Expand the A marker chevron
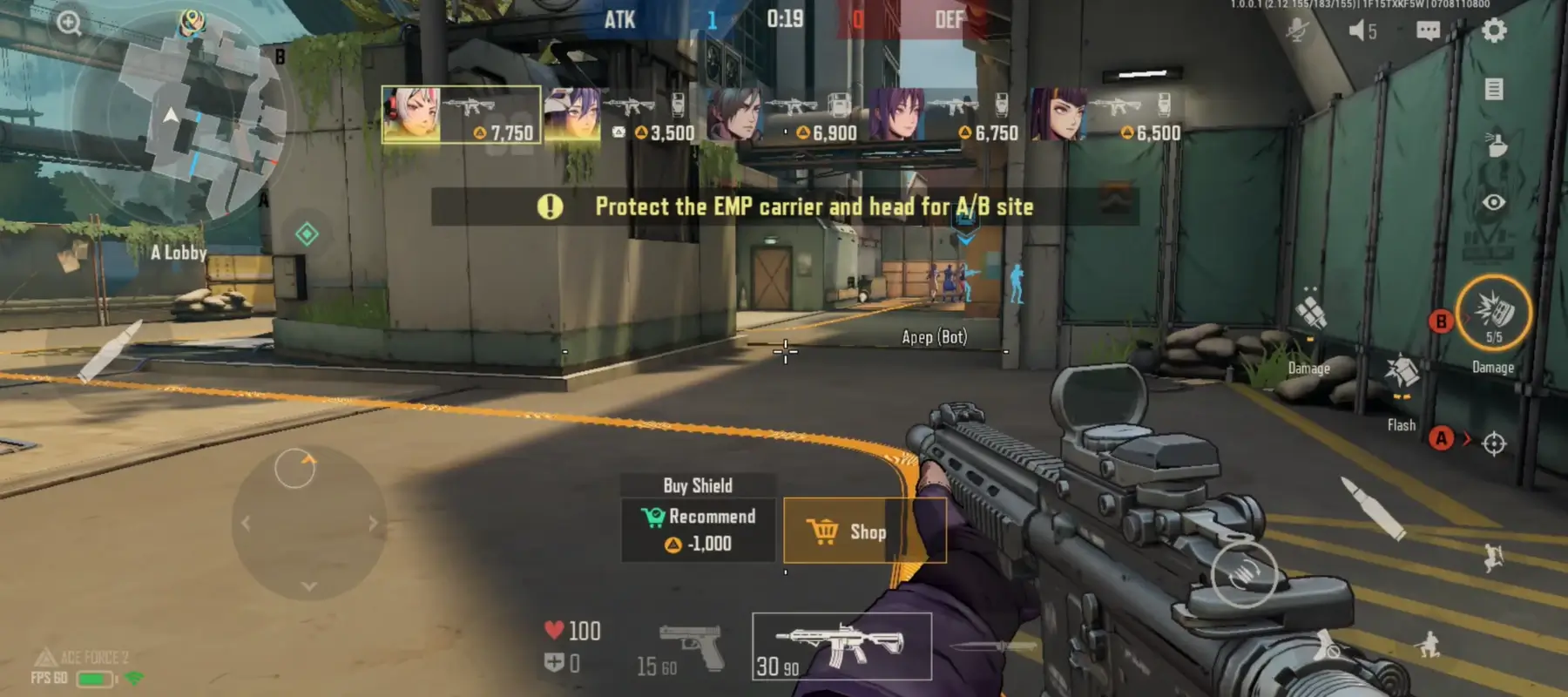The height and width of the screenshot is (697, 1568). [x=1466, y=438]
